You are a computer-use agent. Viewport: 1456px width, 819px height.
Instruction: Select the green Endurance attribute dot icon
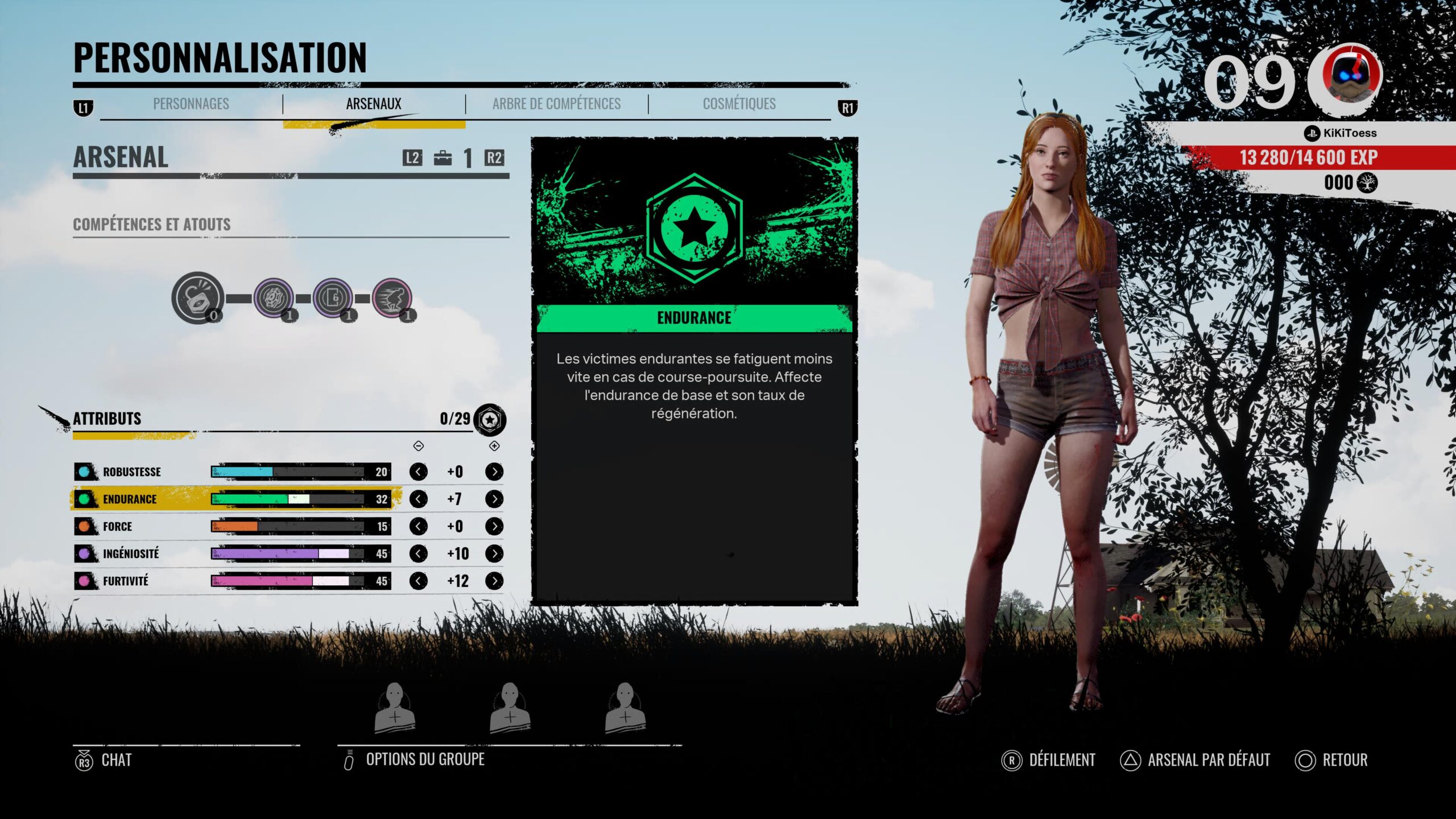click(85, 499)
